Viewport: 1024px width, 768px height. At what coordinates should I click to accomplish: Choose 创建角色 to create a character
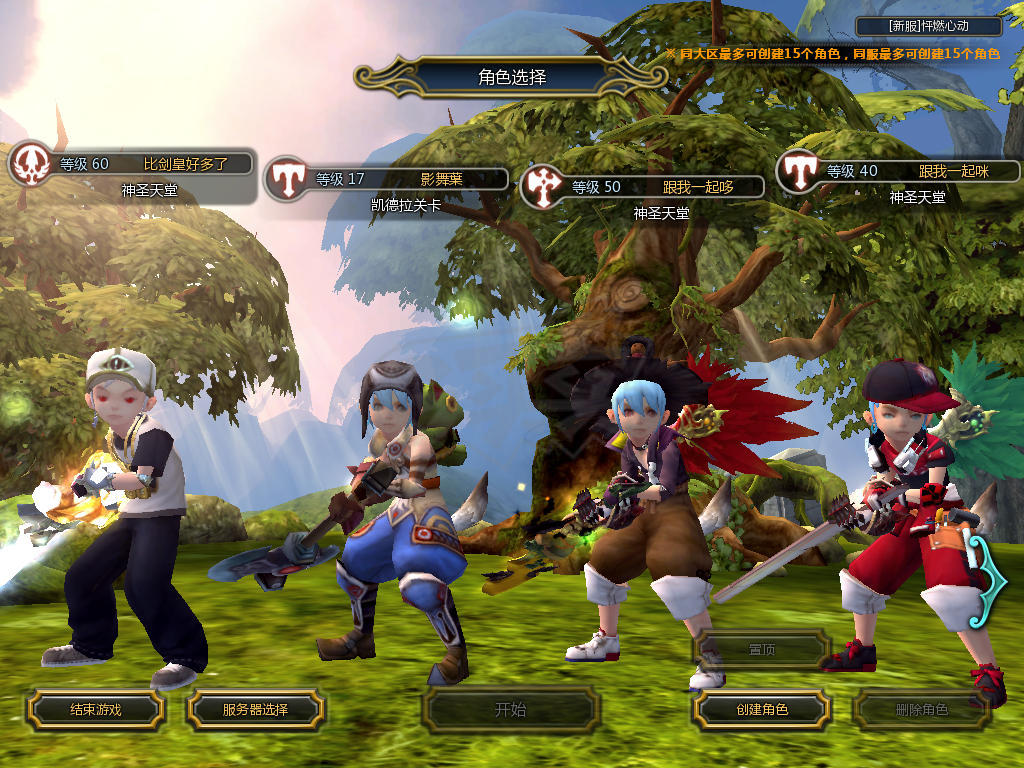(x=762, y=710)
